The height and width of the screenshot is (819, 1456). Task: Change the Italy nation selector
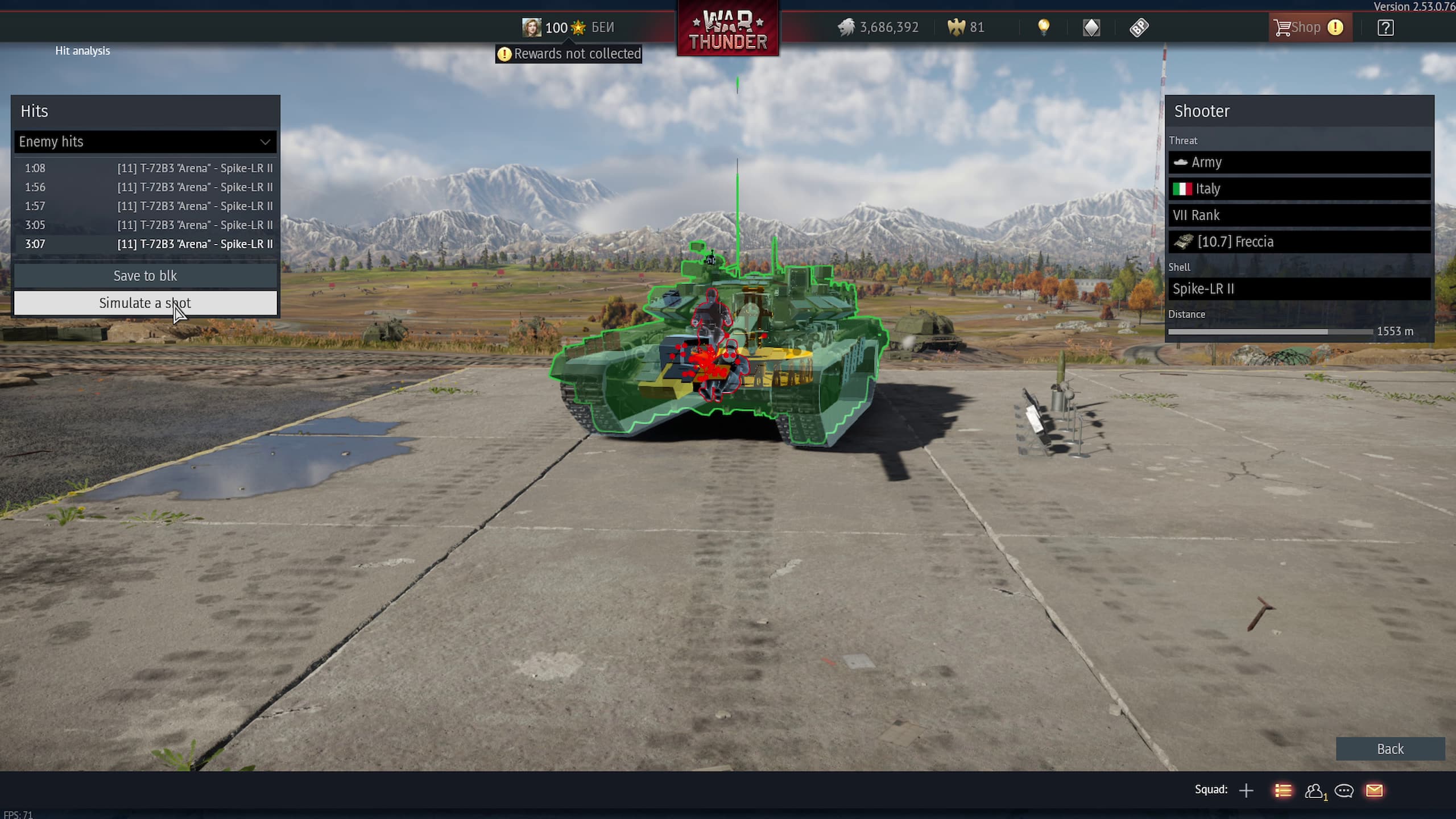[x=1299, y=189]
